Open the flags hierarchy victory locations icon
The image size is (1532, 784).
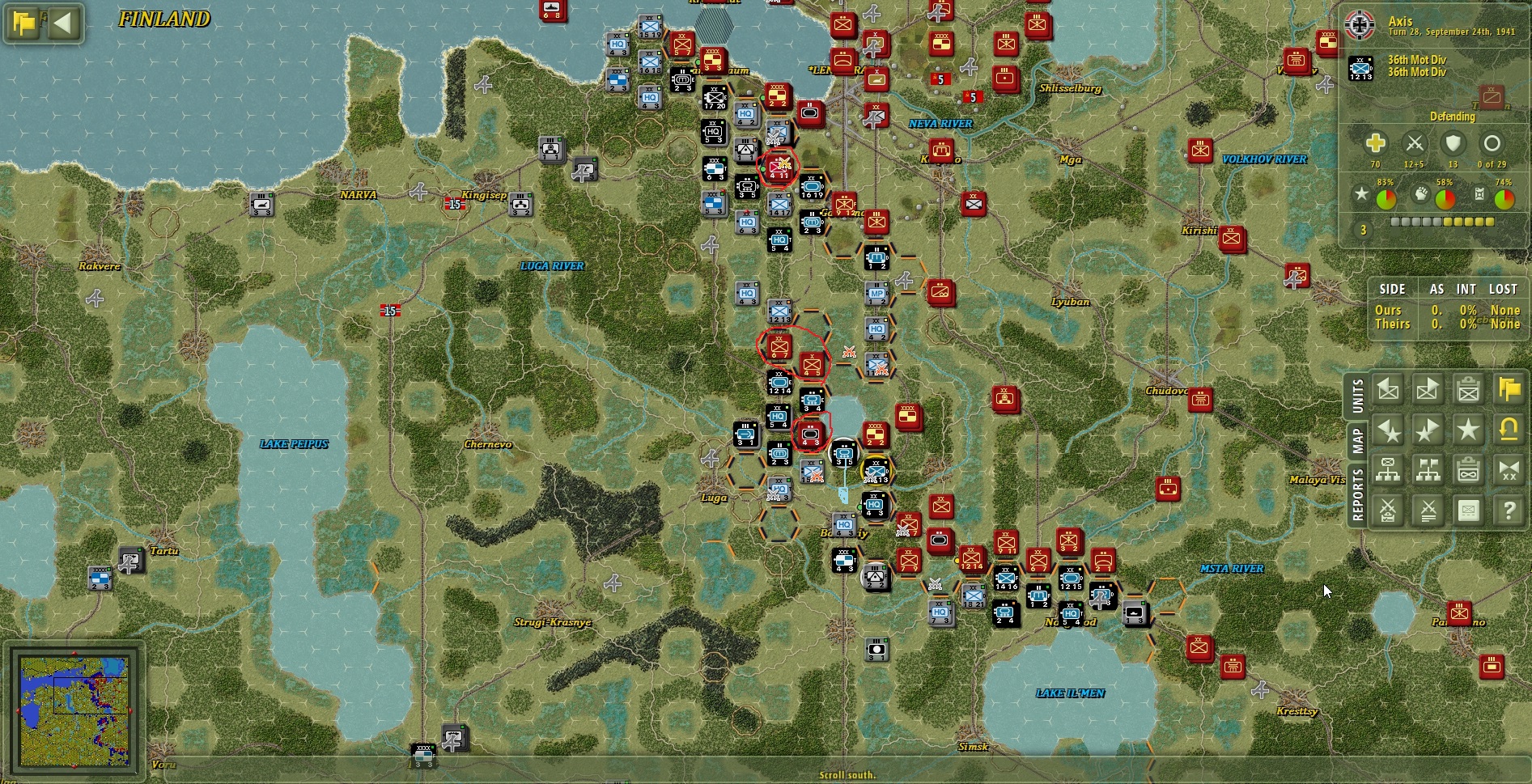(x=1427, y=471)
